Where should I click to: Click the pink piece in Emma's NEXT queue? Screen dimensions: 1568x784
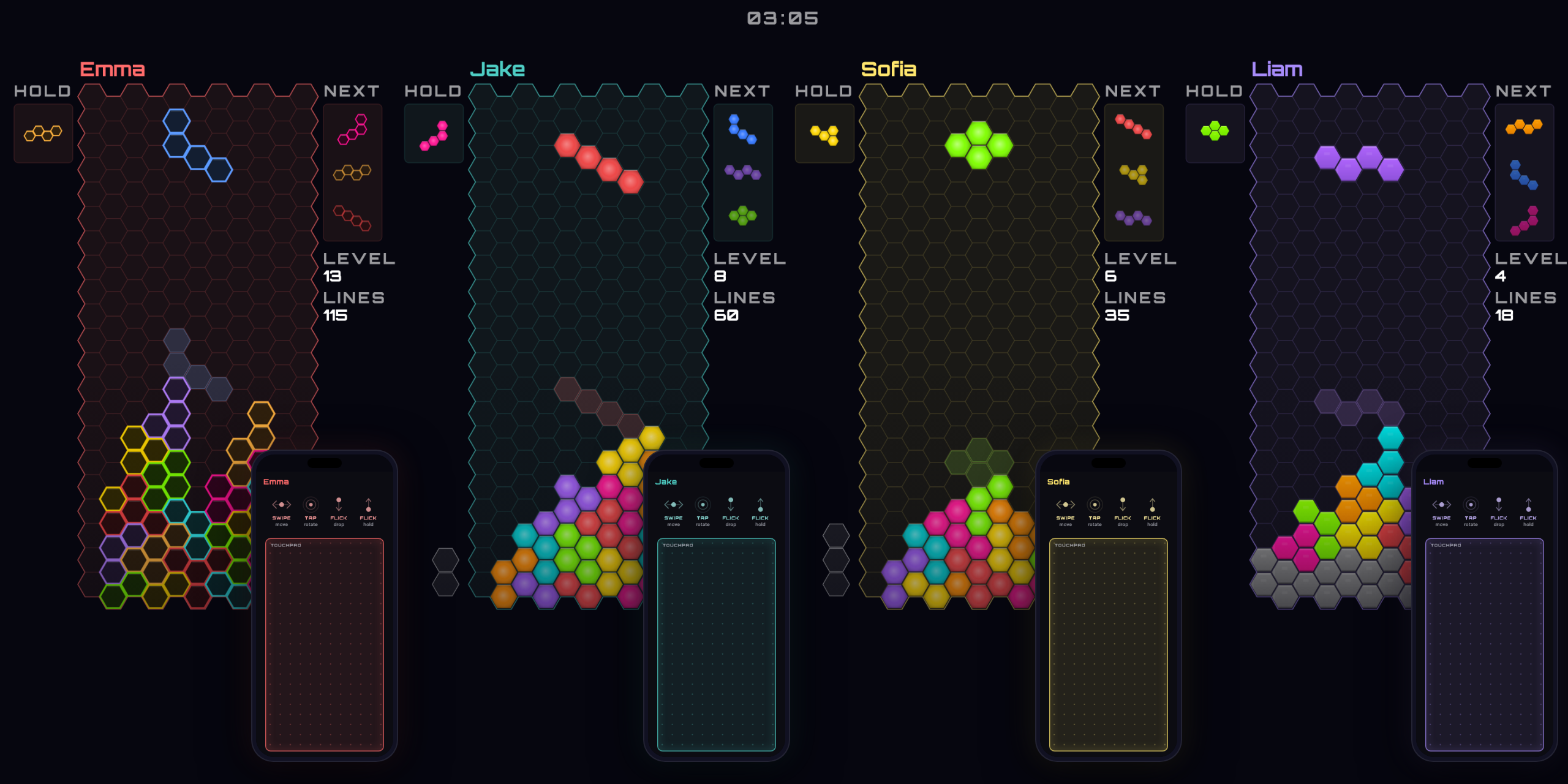click(x=353, y=130)
